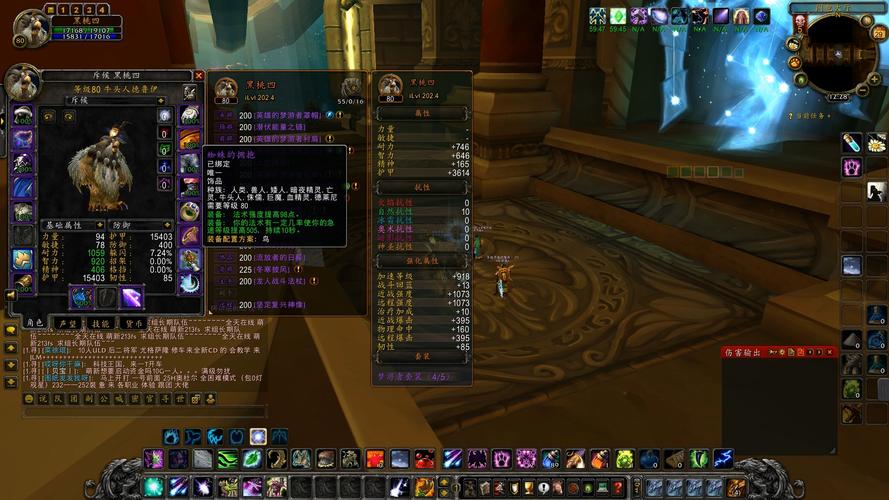The width and height of the screenshot is (889, 500).
Task: Open the 技能 (Skills) tab
Action: coord(100,323)
